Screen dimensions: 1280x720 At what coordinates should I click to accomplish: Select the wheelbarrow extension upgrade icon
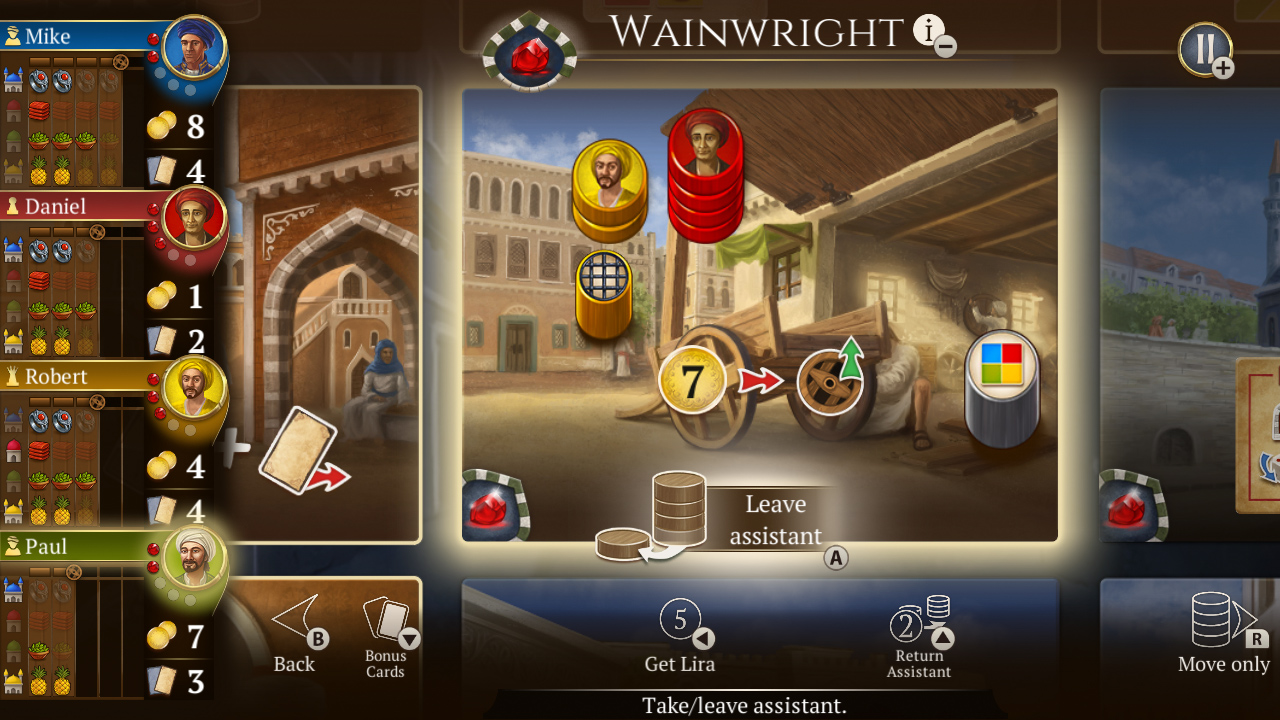click(x=833, y=381)
